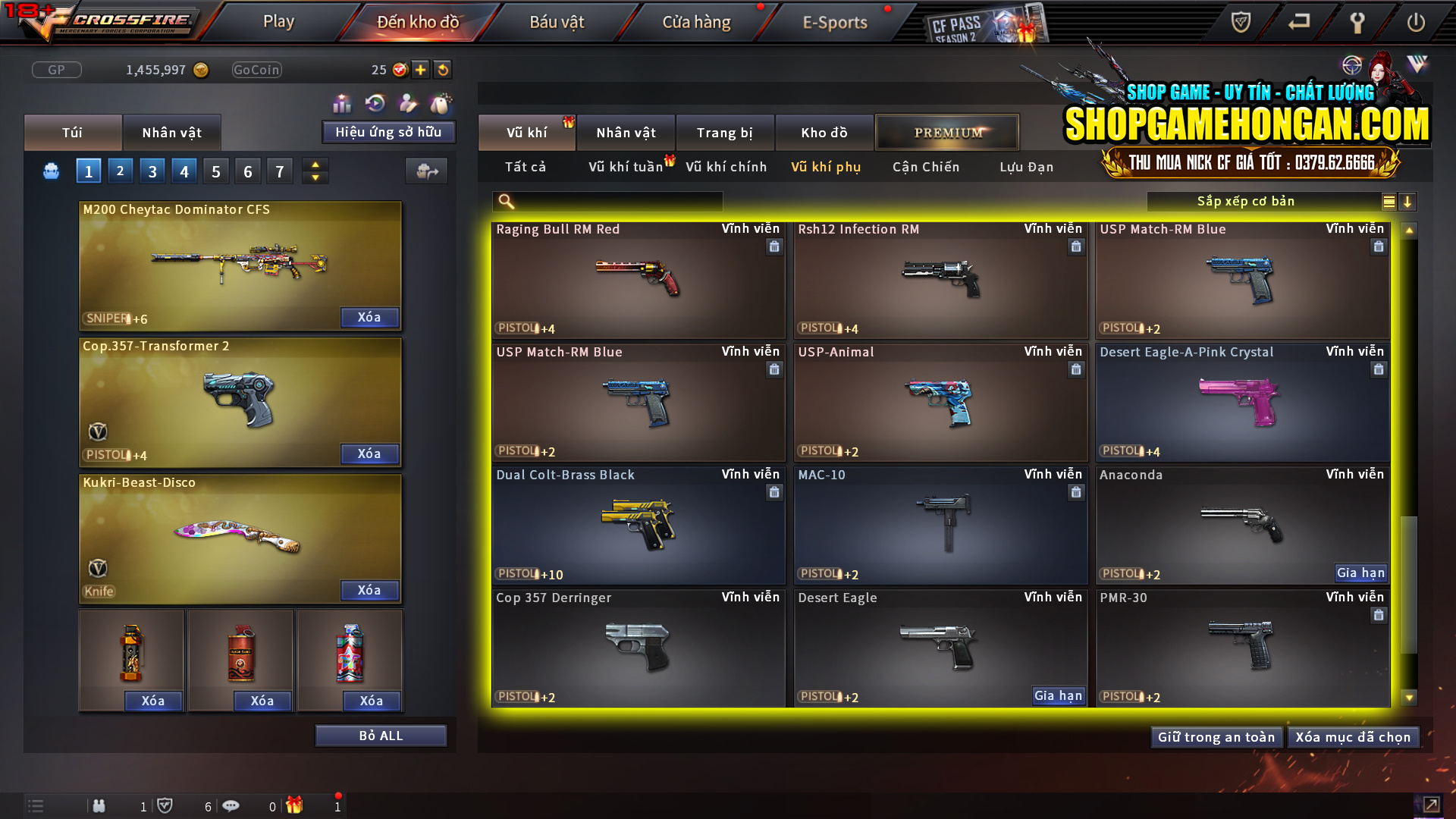Toggle the Hiệu ứng sở hữu effect display
Screen dimensions: 1456x819
coord(388,132)
